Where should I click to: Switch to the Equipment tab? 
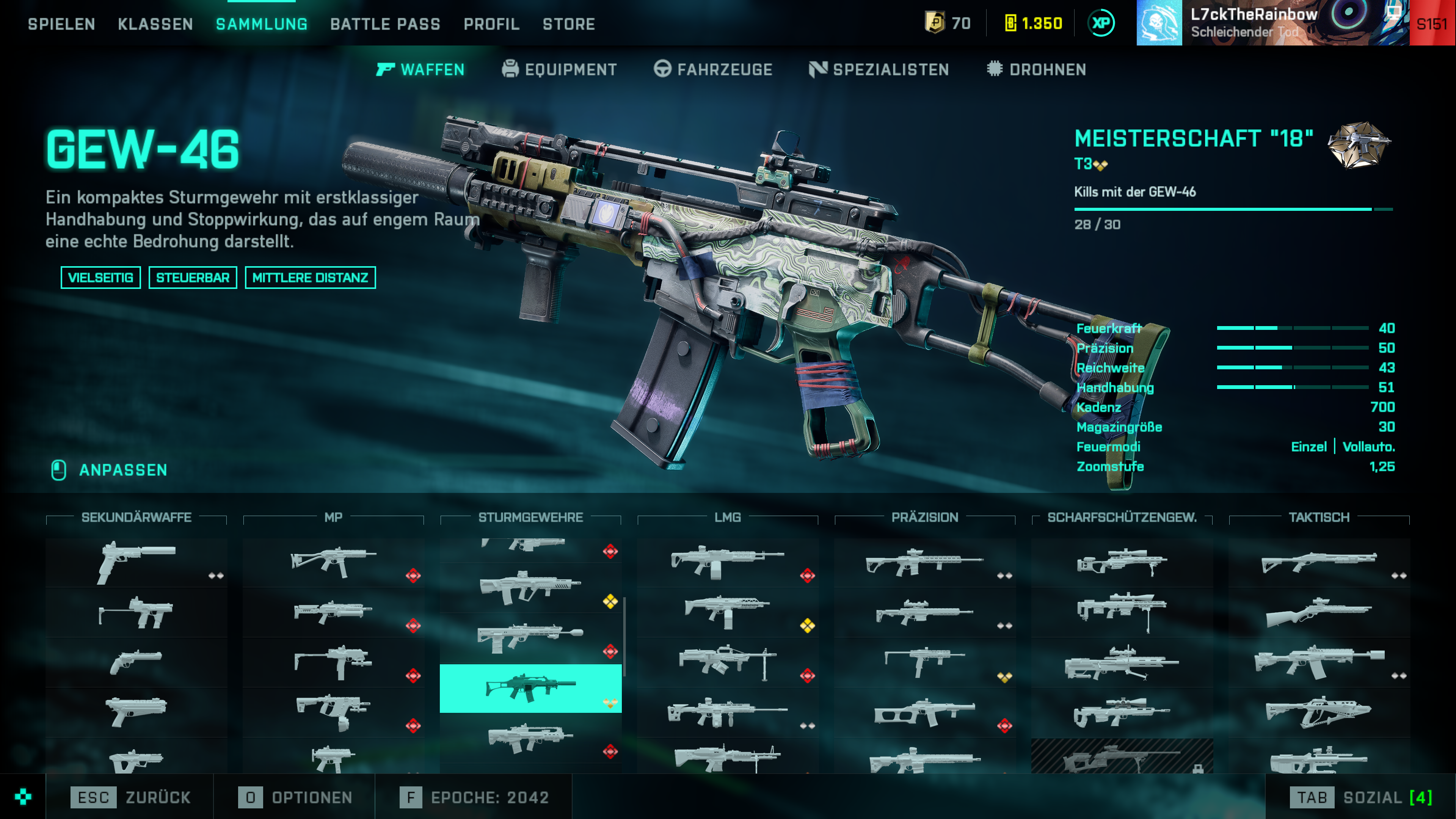tap(560, 69)
